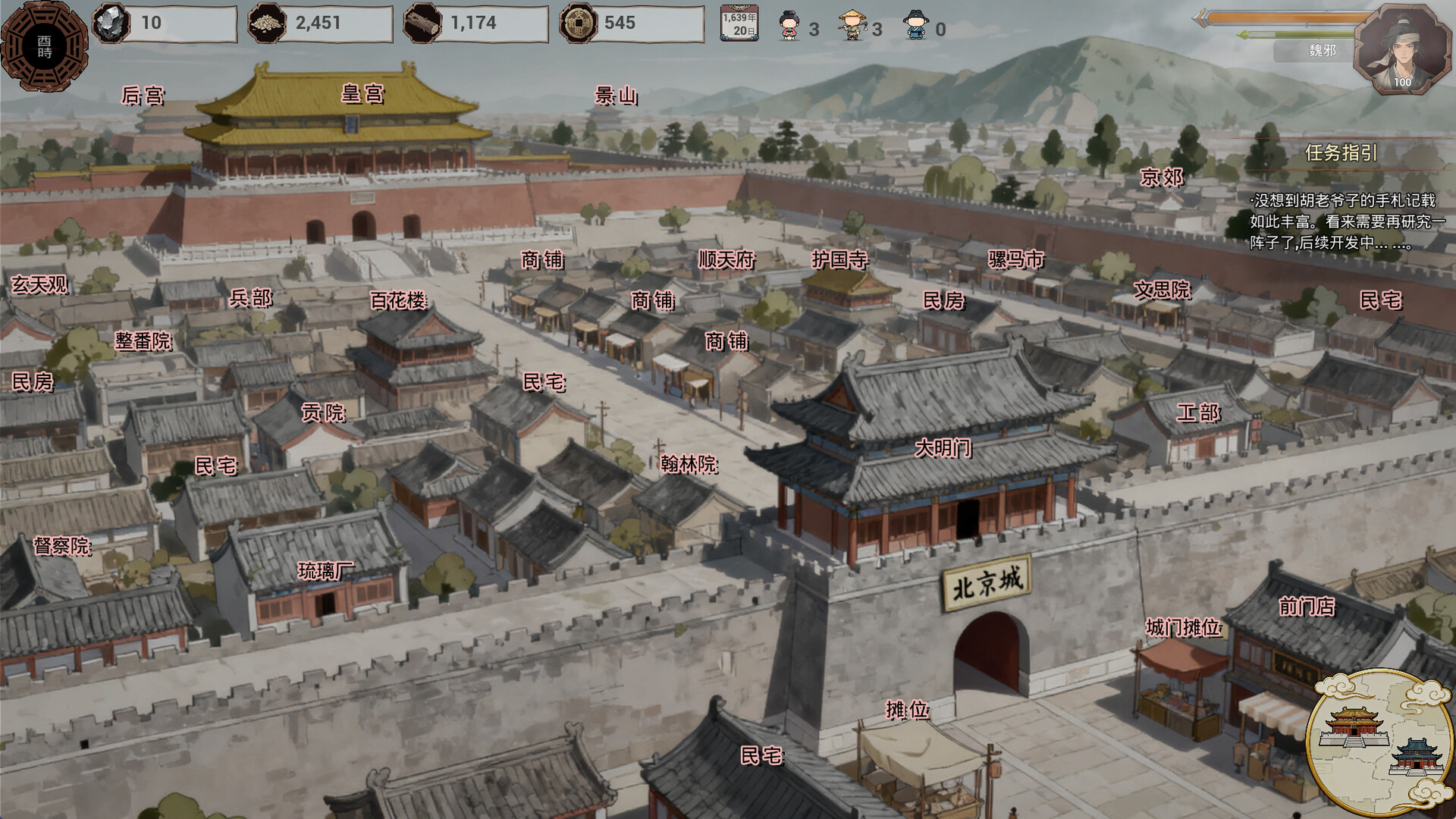Open the circular world map in the corner

tap(1379, 743)
